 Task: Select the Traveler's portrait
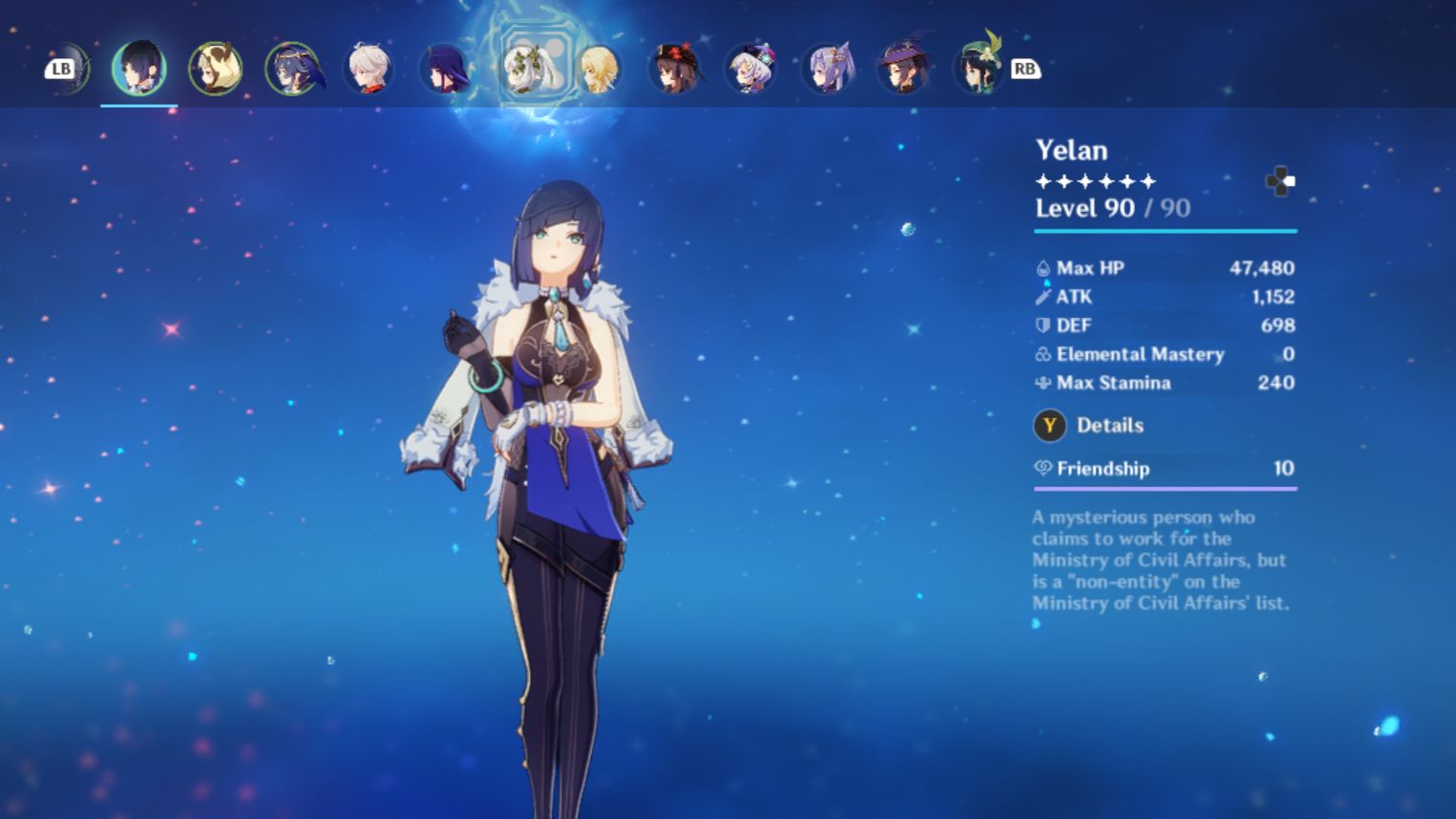coord(600,67)
